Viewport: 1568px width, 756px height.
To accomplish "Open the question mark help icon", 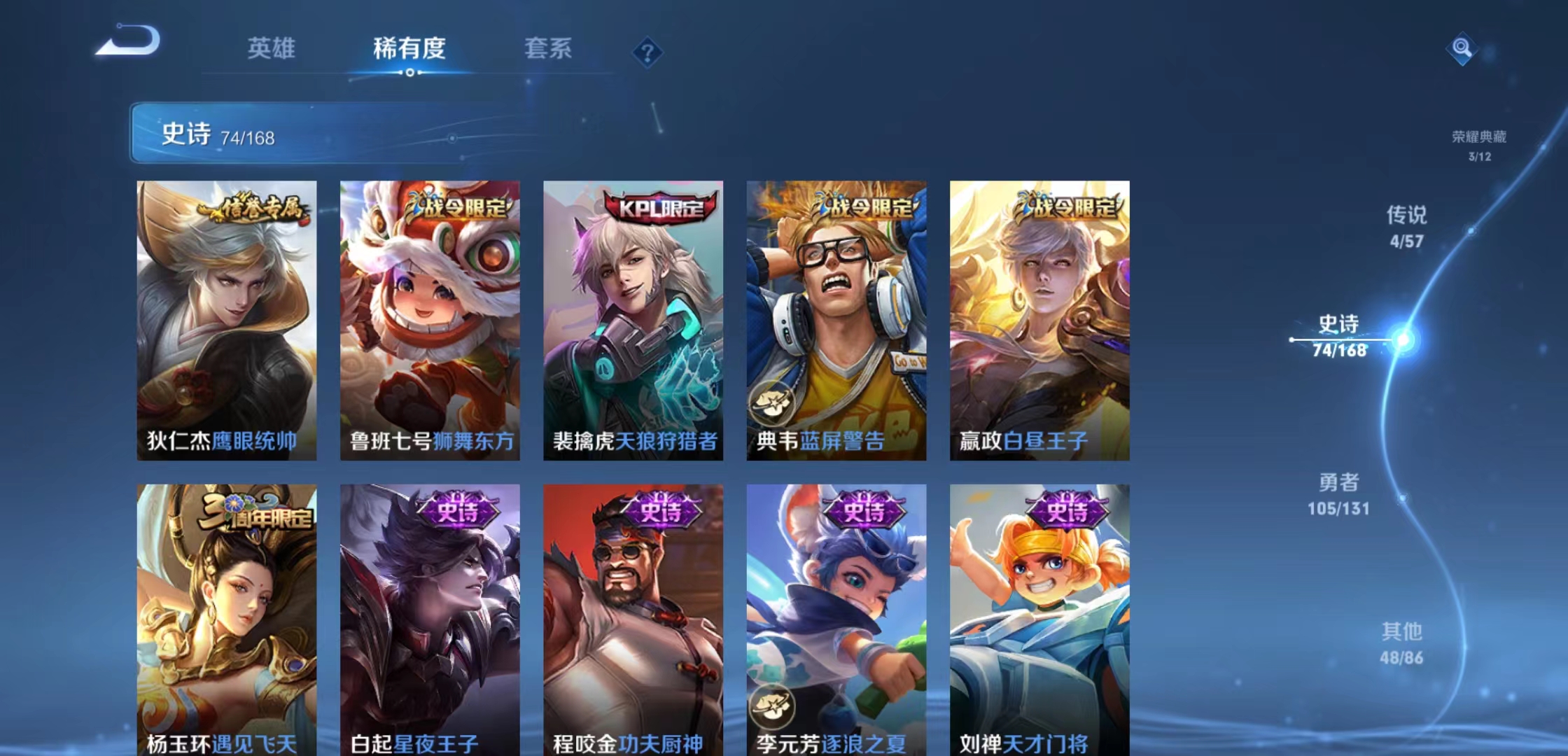I will (647, 54).
